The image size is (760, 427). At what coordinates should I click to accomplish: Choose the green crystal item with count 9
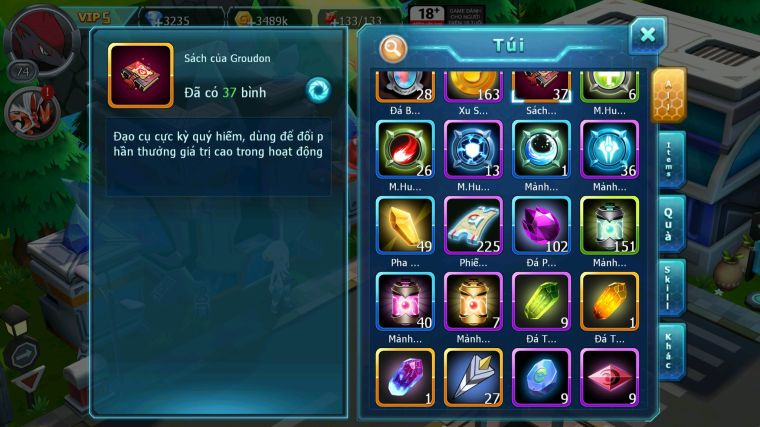(x=541, y=300)
